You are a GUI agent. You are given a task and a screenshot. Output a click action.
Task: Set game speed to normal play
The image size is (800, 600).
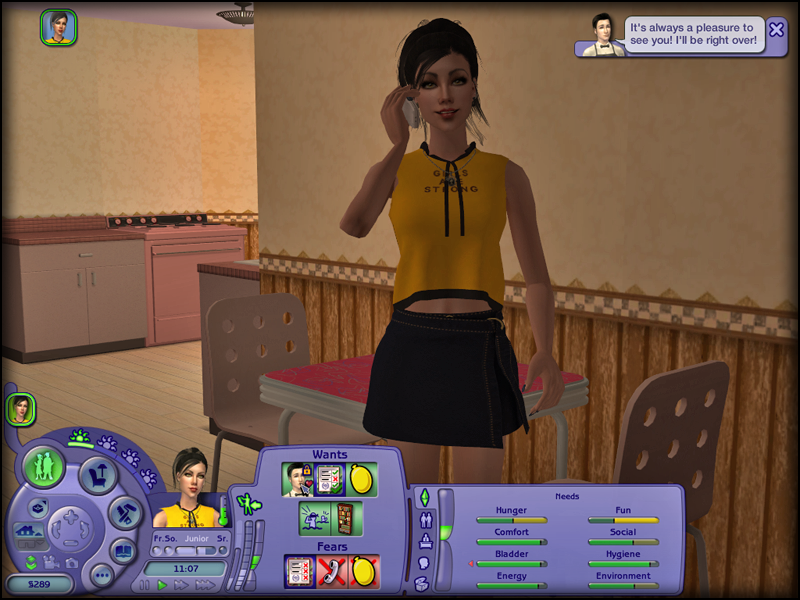(162, 585)
